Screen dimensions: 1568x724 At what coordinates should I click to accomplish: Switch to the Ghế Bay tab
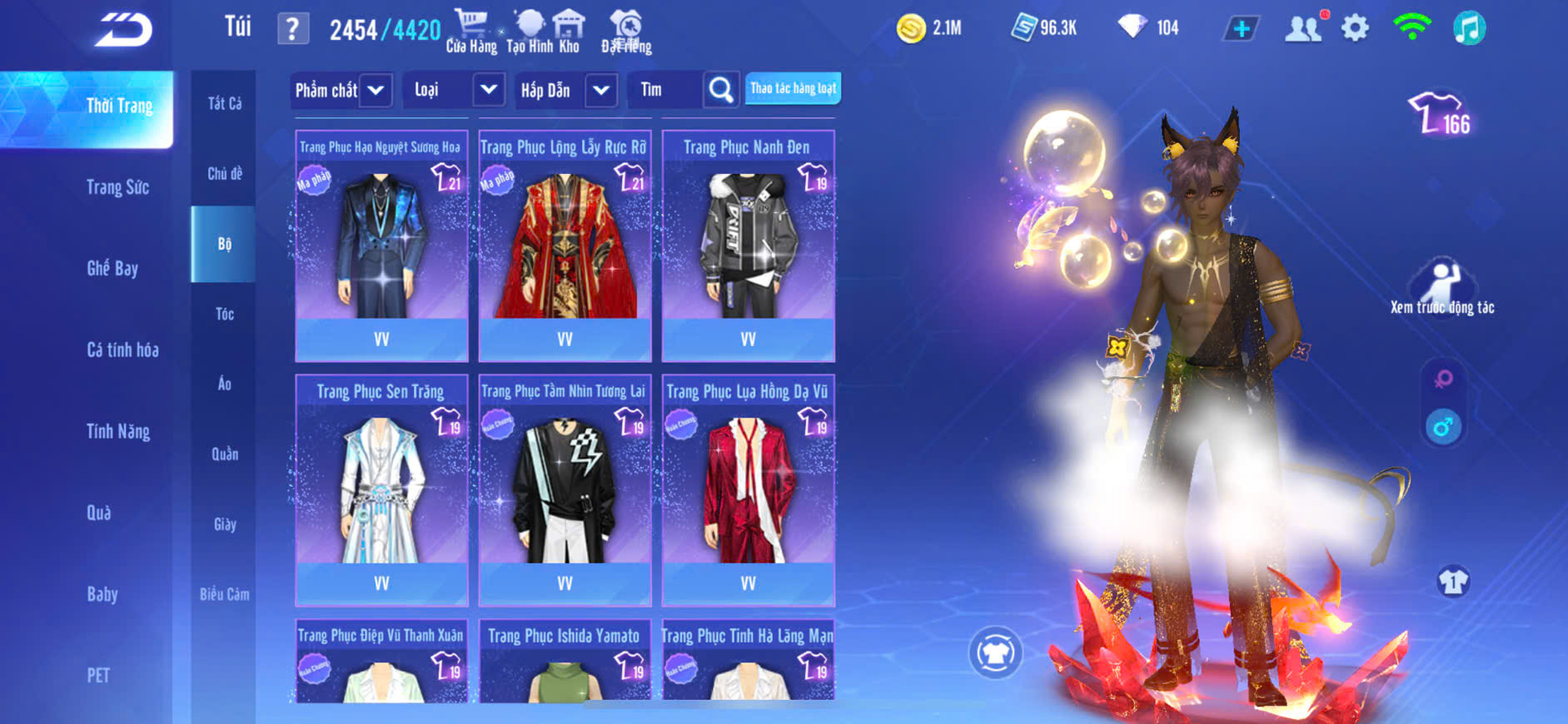tap(112, 268)
